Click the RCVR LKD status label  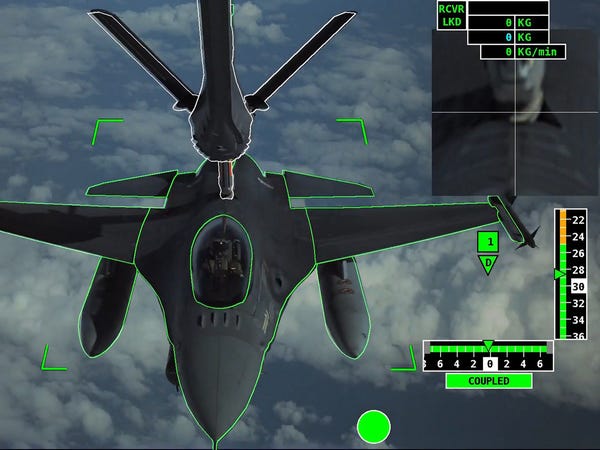(451, 15)
